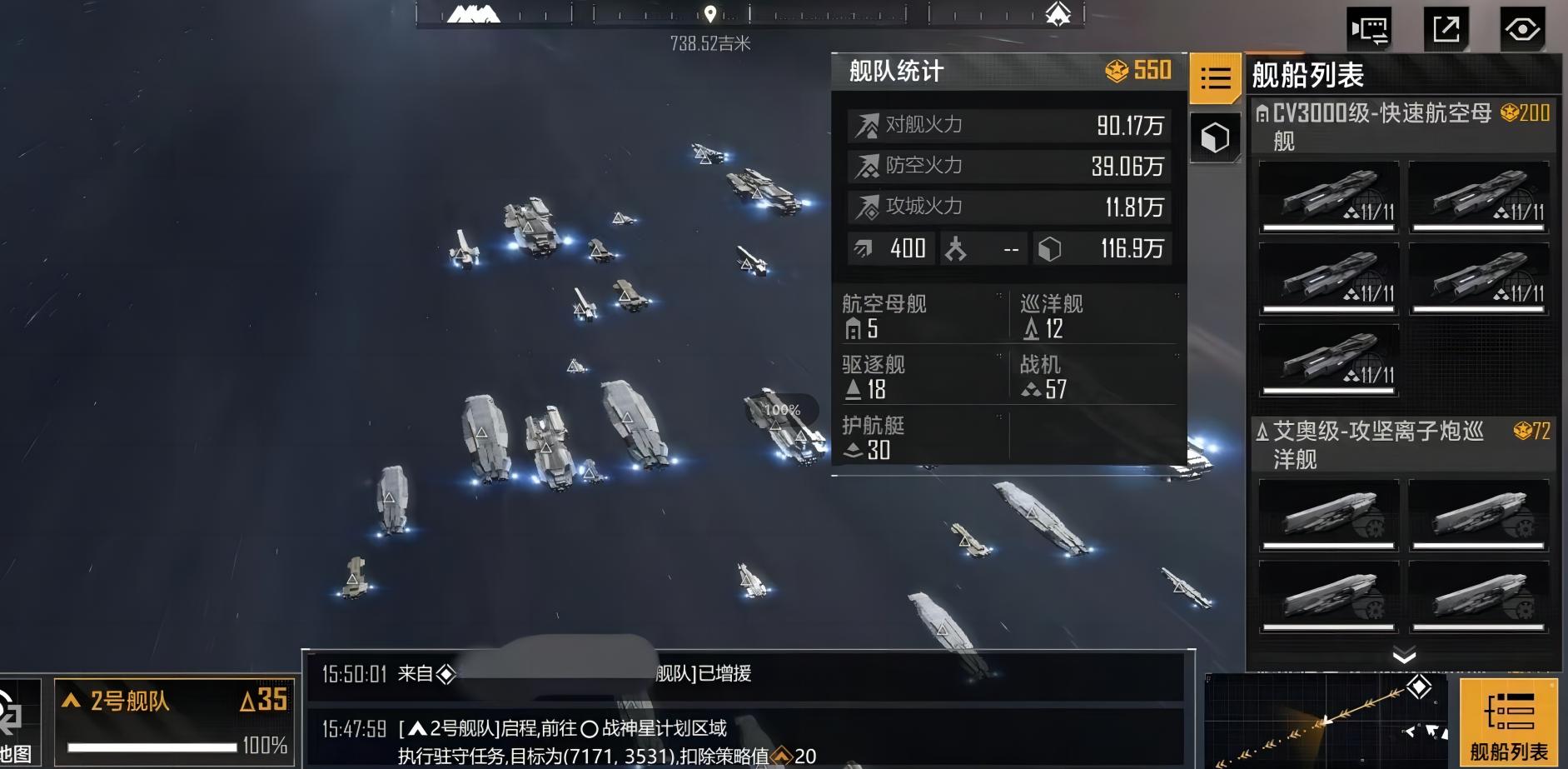Switch to the yellow list tab

click(1215, 78)
